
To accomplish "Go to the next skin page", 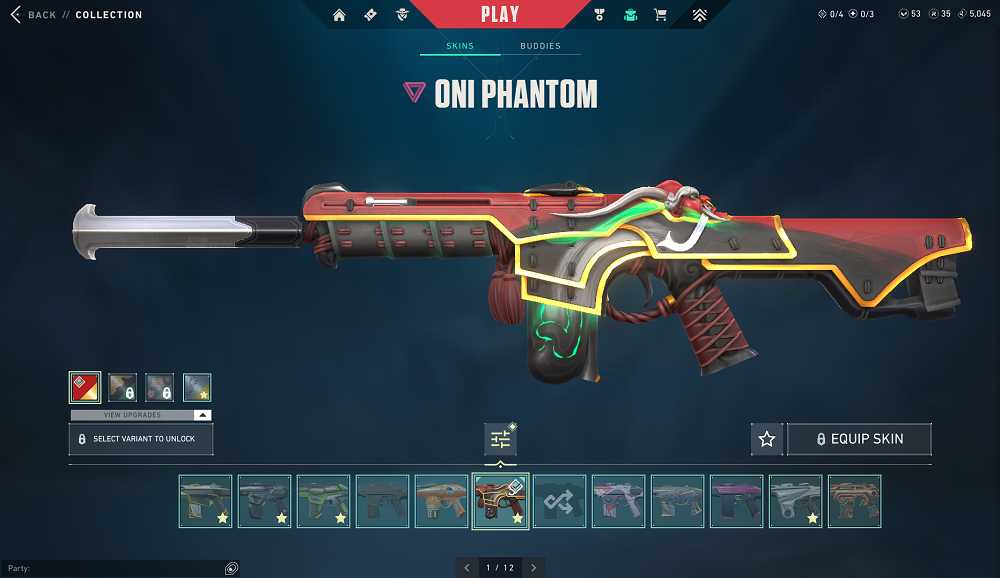I will point(533,568).
